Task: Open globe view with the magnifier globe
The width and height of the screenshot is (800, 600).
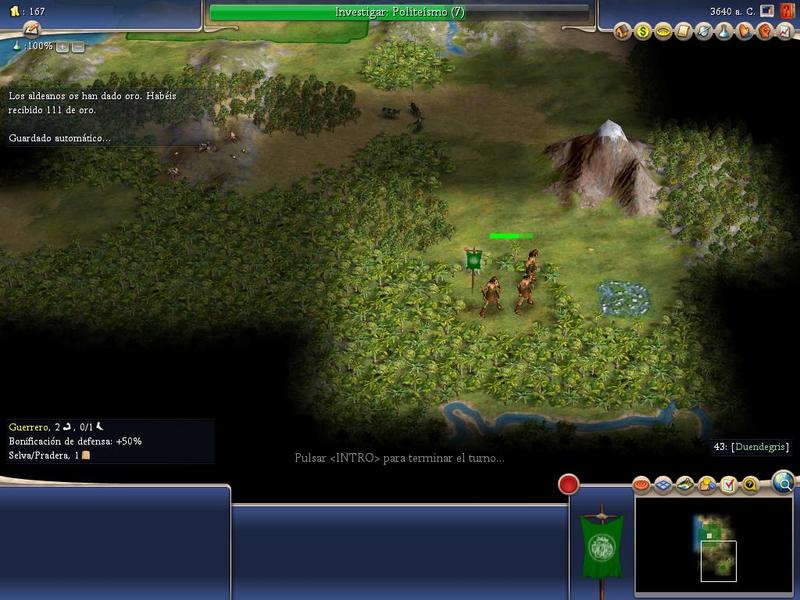Action: [x=785, y=484]
